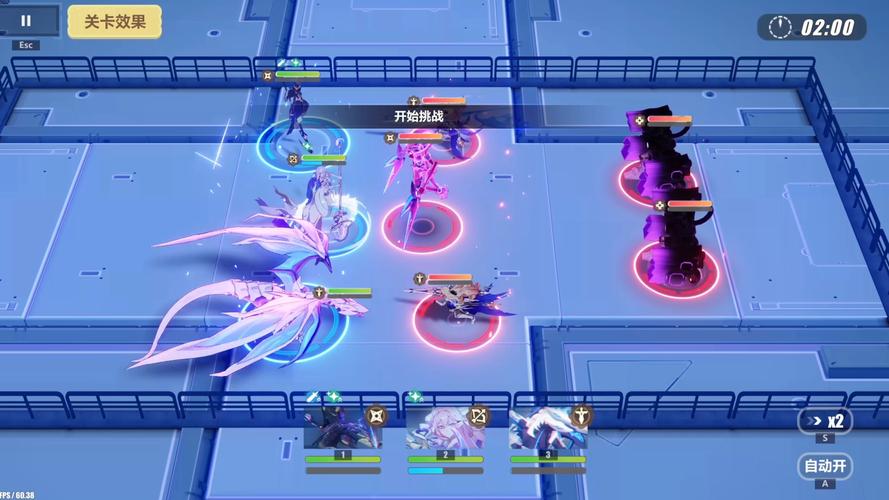Toggle the x2 battle speed
The image size is (889, 500).
tap(825, 421)
